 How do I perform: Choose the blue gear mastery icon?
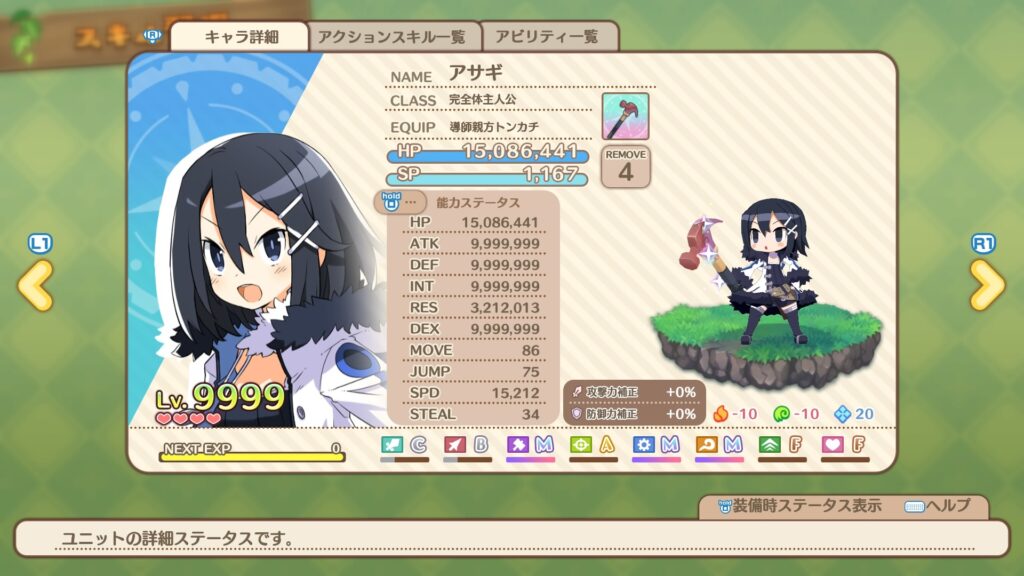pos(643,443)
